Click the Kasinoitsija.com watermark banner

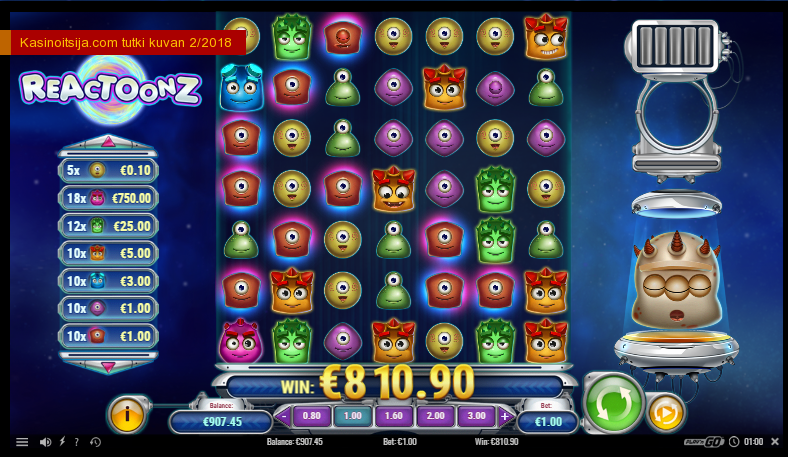(x=126, y=42)
